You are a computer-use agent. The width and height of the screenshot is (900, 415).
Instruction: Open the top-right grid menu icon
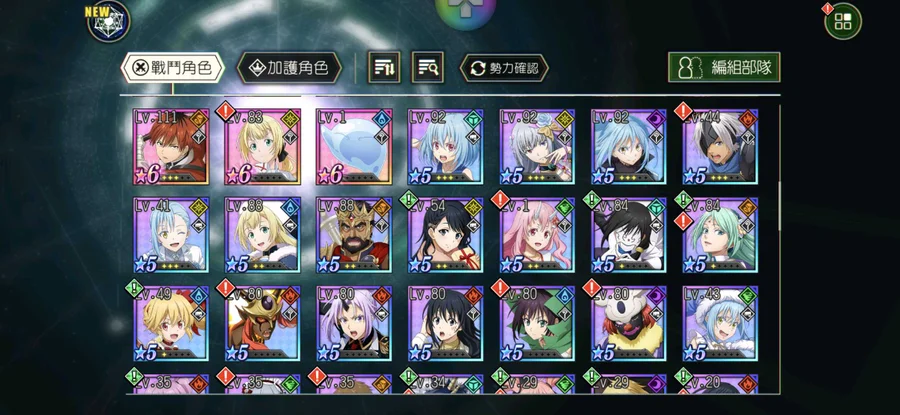842,22
